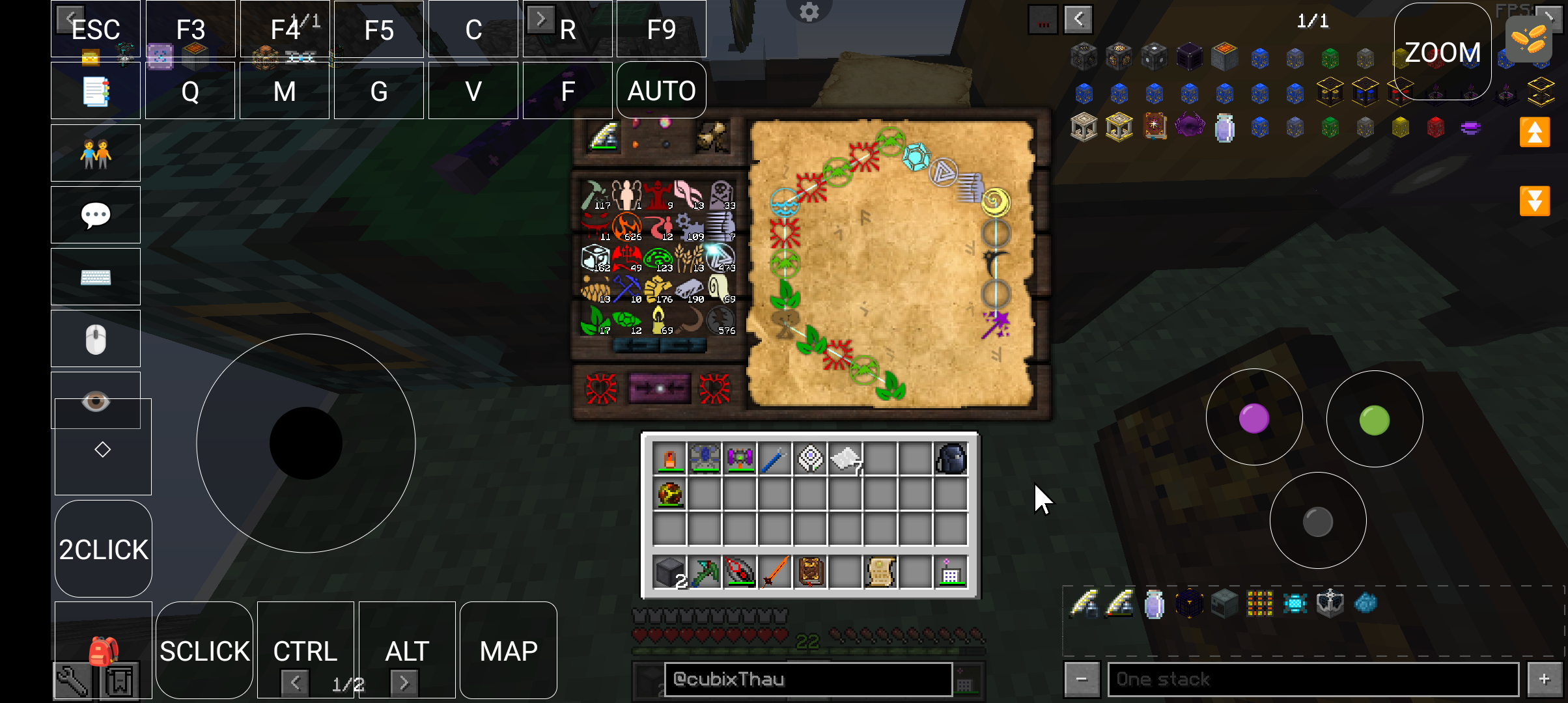The width and height of the screenshot is (1568, 703).
Task: Pick the fire aspect with 626 points
Action: [x=627, y=227]
